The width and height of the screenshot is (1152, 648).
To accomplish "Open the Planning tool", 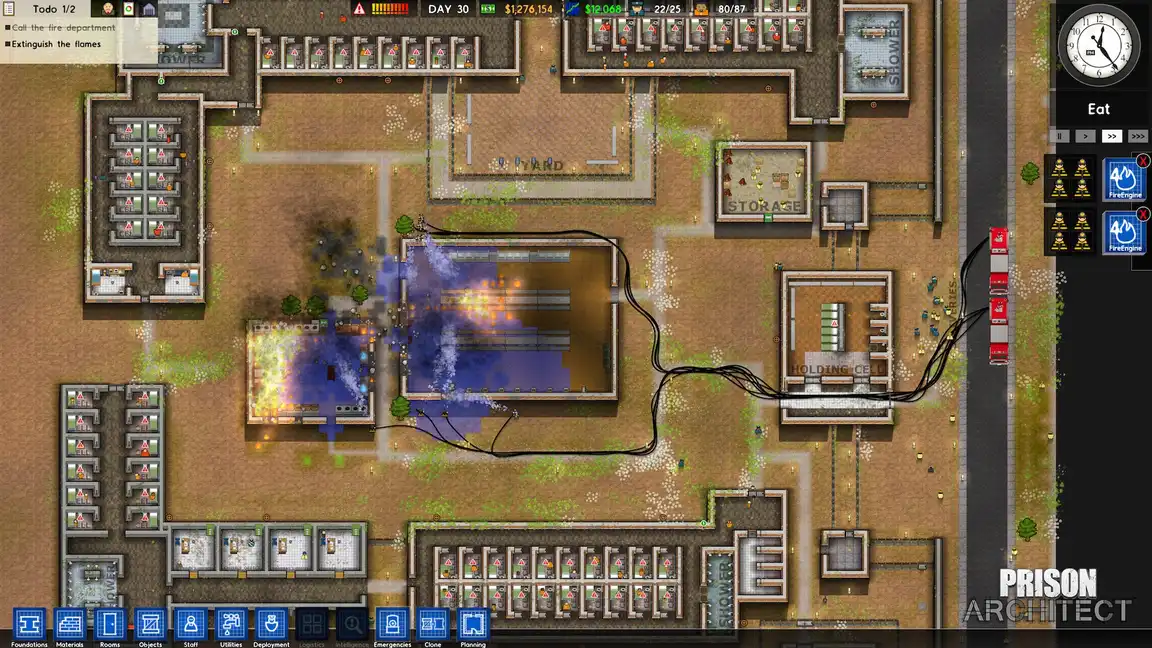I will tap(473, 625).
